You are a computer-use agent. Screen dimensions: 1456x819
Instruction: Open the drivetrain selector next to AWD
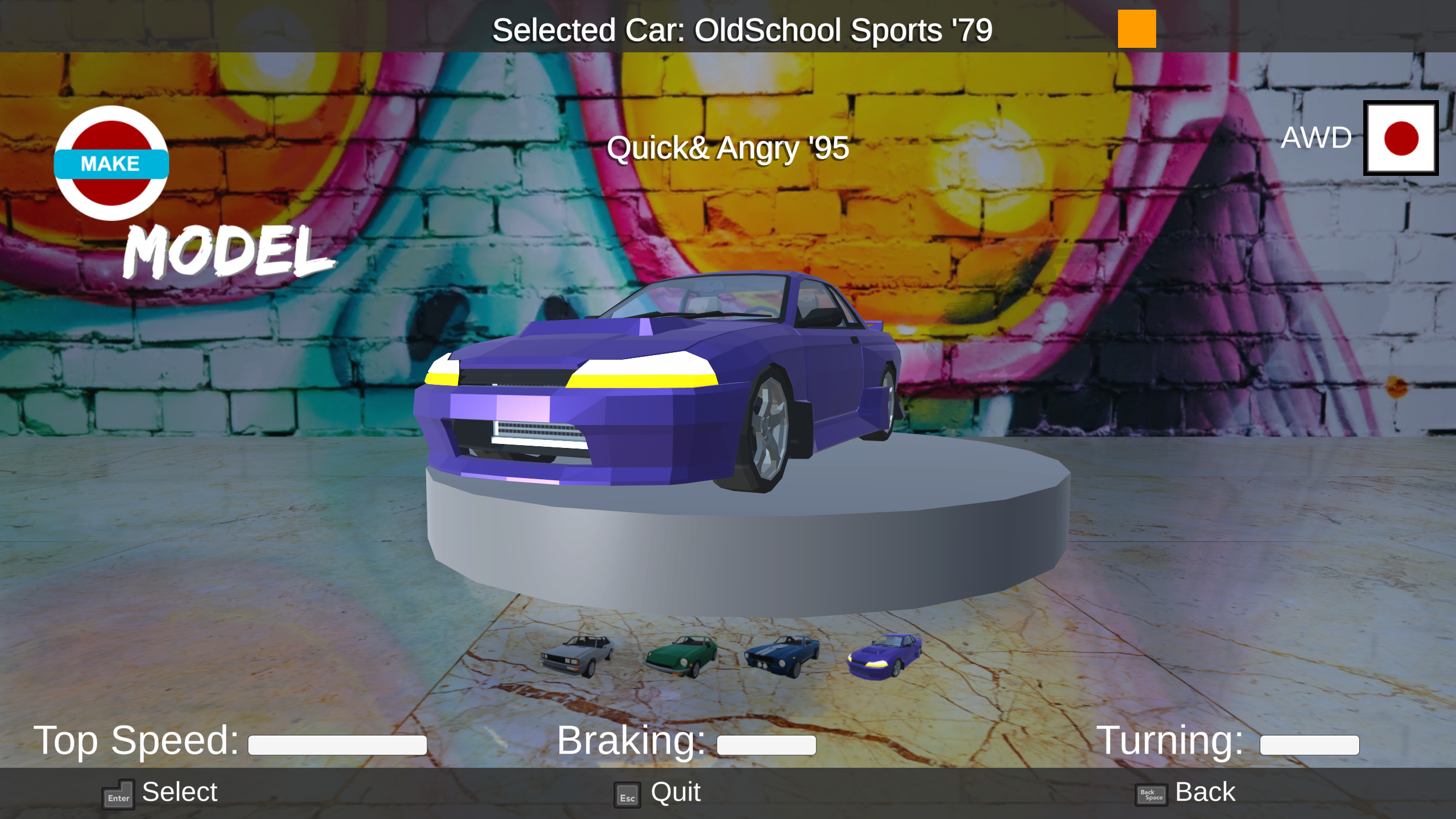point(1401,138)
